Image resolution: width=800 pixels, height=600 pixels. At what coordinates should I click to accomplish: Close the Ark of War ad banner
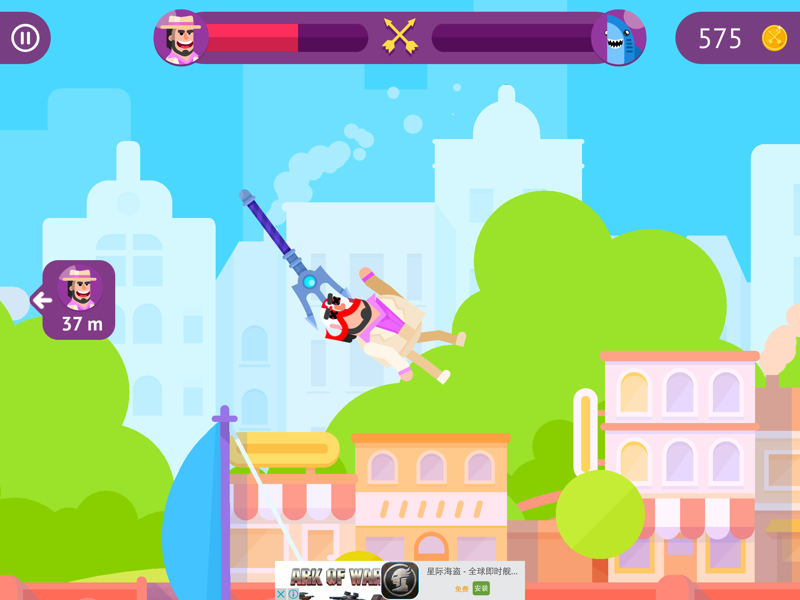coord(281,594)
